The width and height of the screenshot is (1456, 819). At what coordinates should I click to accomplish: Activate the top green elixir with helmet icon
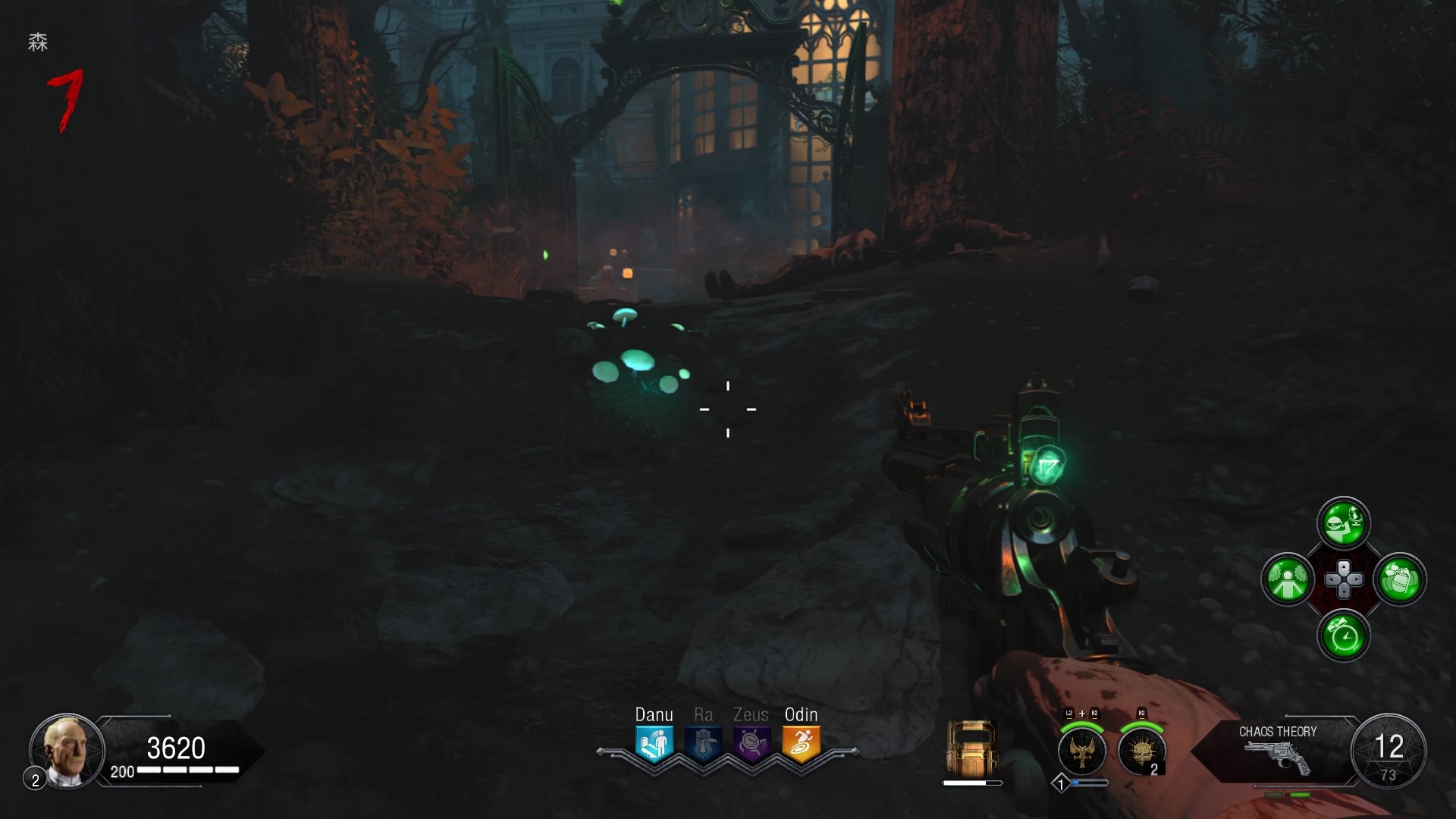[x=1344, y=522]
